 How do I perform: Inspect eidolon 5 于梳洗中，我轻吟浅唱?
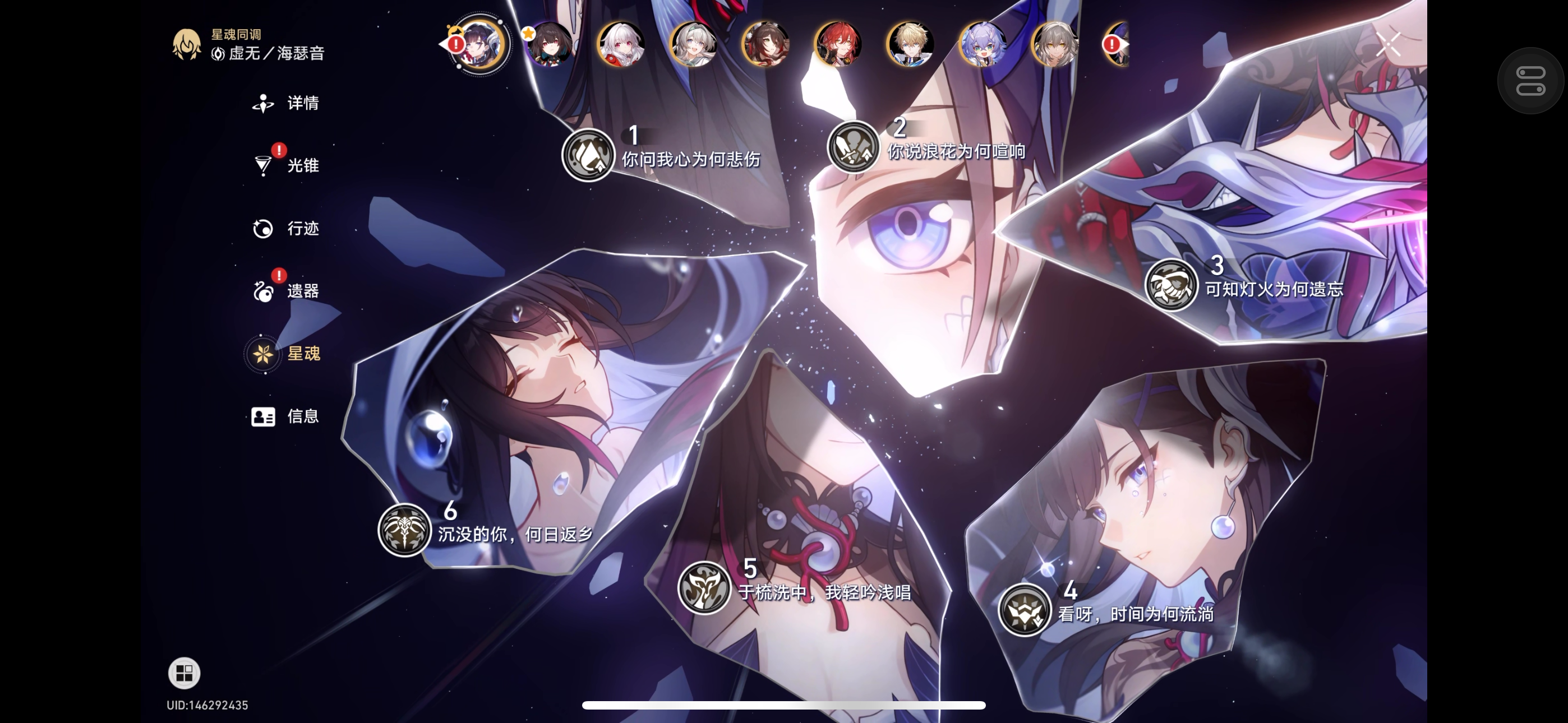(704, 587)
